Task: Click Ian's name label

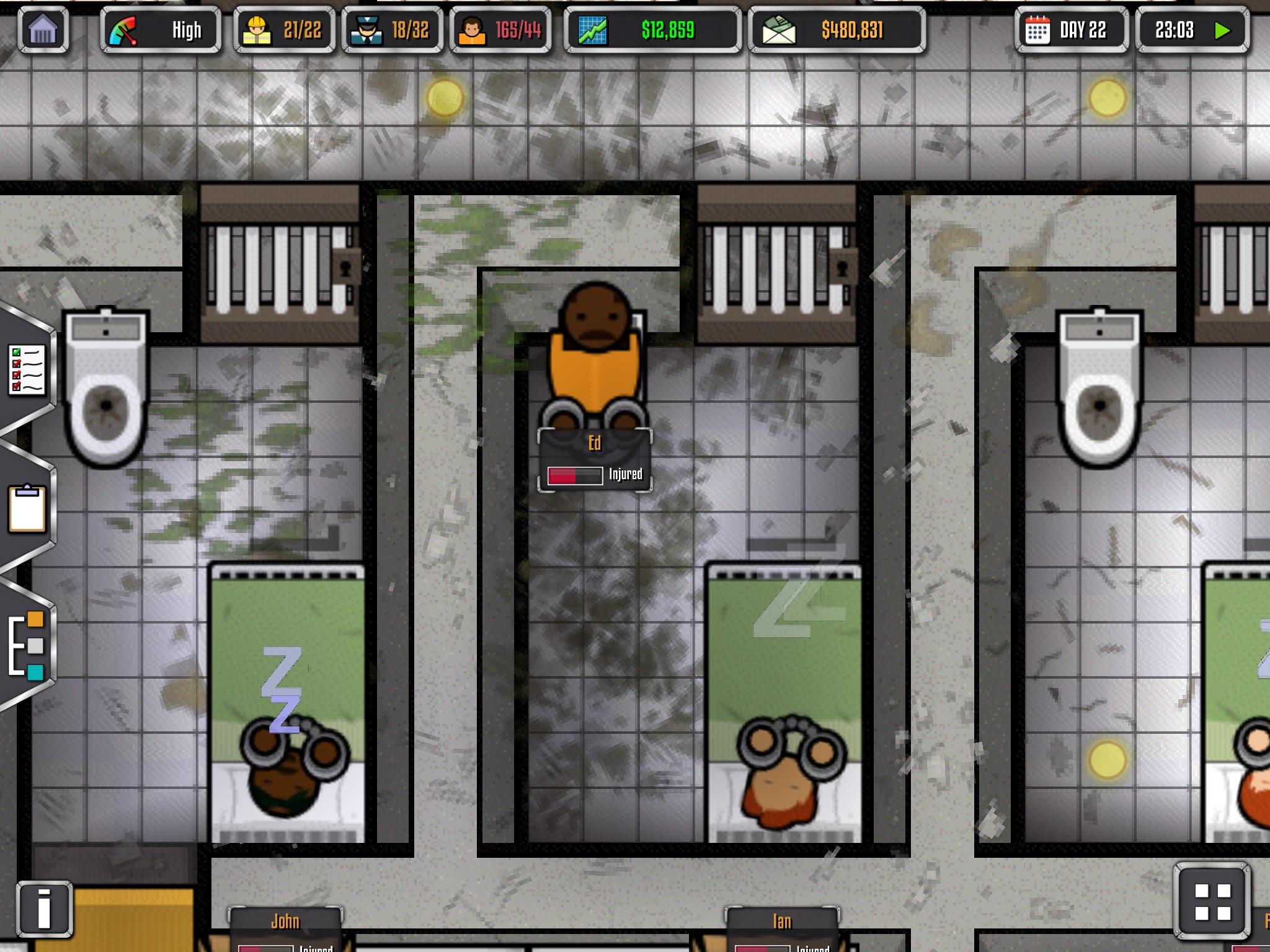Action: point(782,921)
